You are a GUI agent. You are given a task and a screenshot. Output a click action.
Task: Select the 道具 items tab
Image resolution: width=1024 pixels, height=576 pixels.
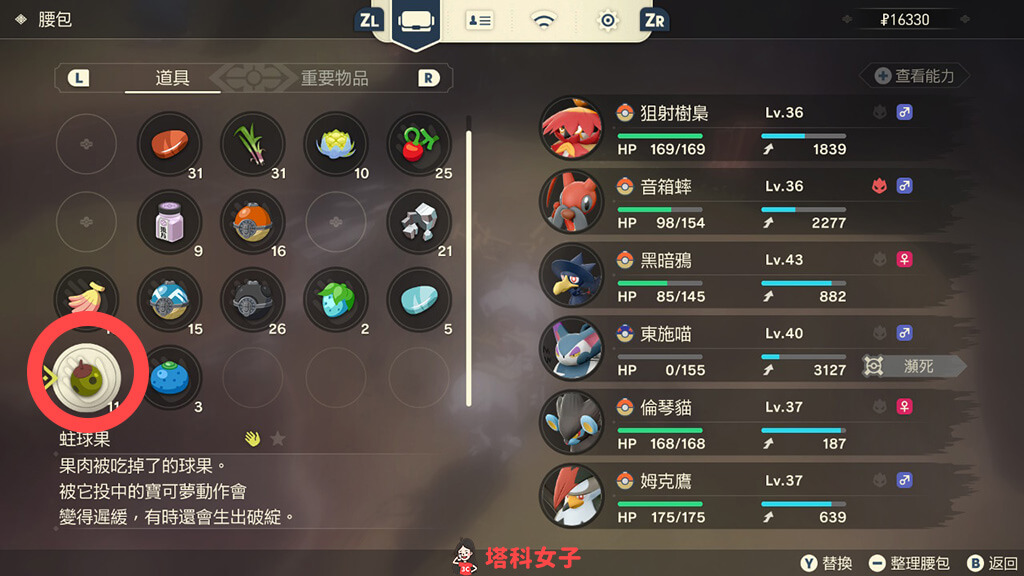(173, 78)
